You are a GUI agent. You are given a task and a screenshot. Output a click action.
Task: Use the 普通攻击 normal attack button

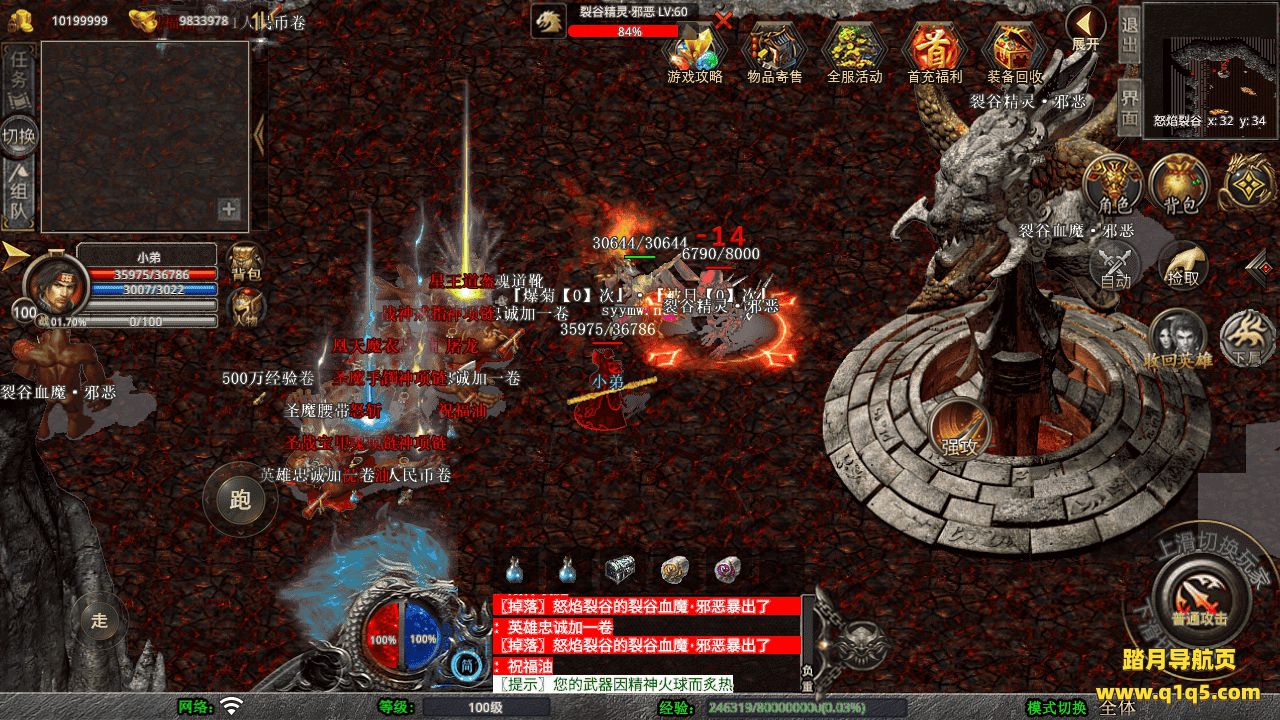[1199, 596]
